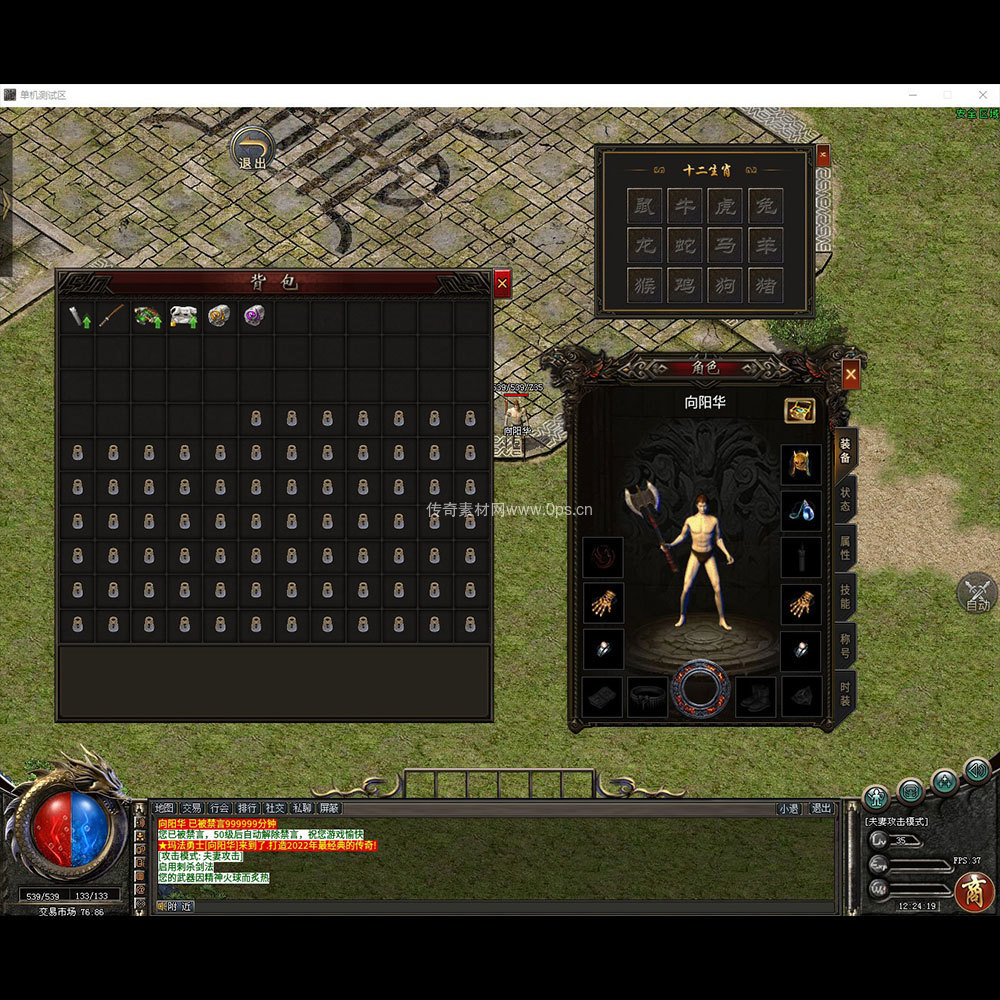Switch to the 时装 fashion tab
The width and height of the screenshot is (1000, 1000).
coord(845,693)
